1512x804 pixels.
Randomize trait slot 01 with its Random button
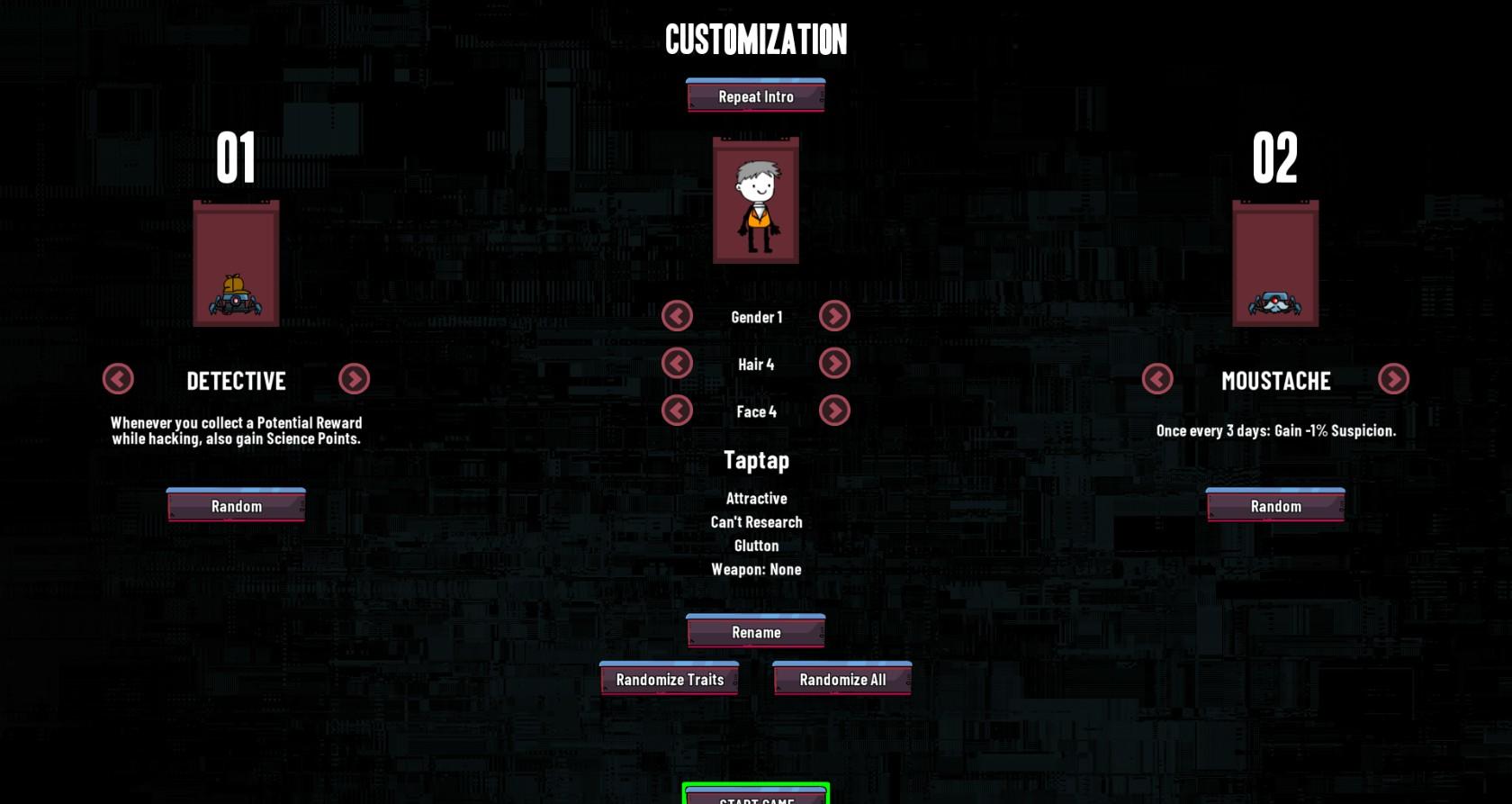point(236,506)
